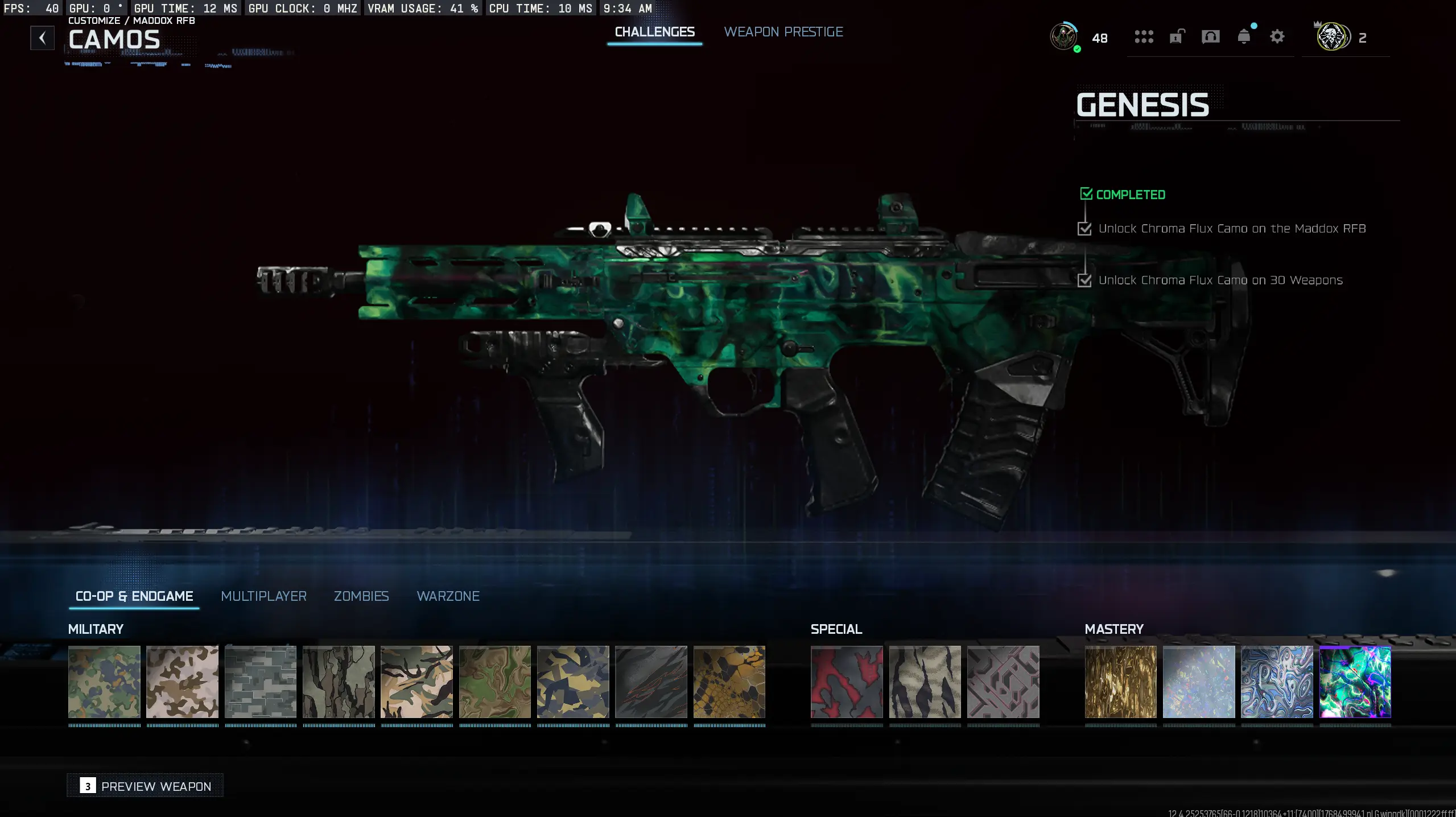Open the settings gear icon

tap(1277, 36)
